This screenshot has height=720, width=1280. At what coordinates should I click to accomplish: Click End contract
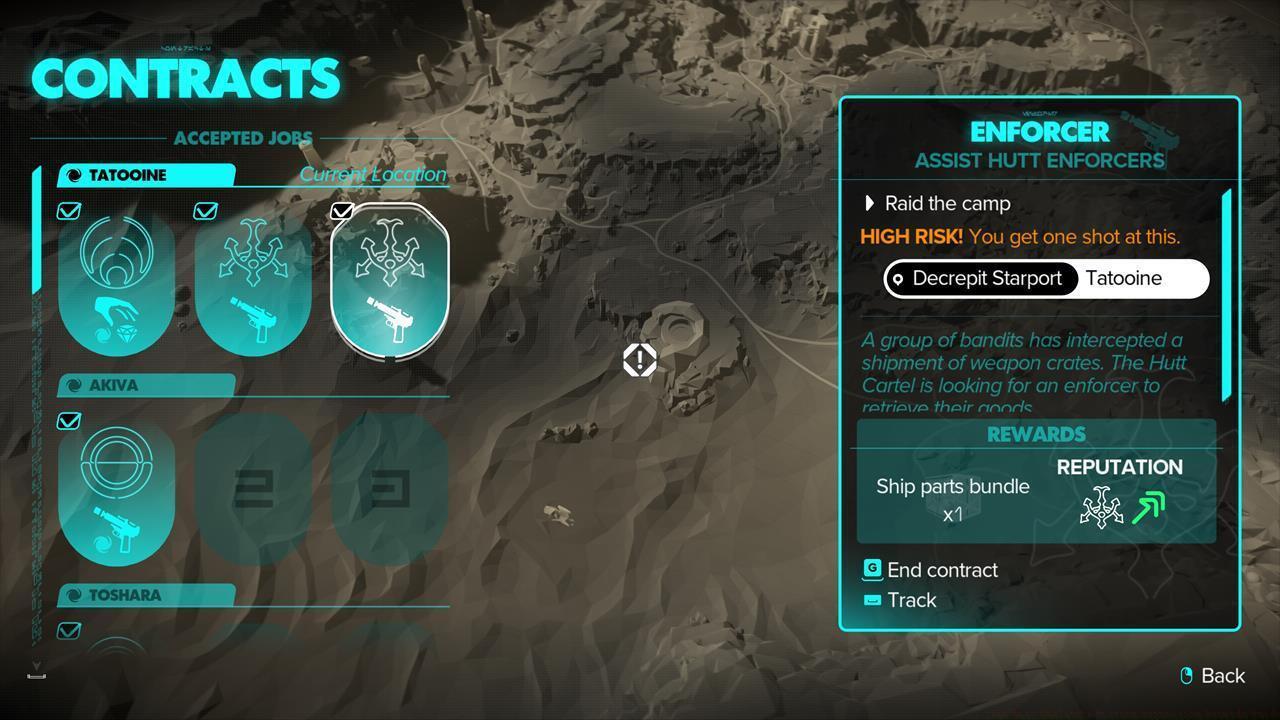[940, 570]
